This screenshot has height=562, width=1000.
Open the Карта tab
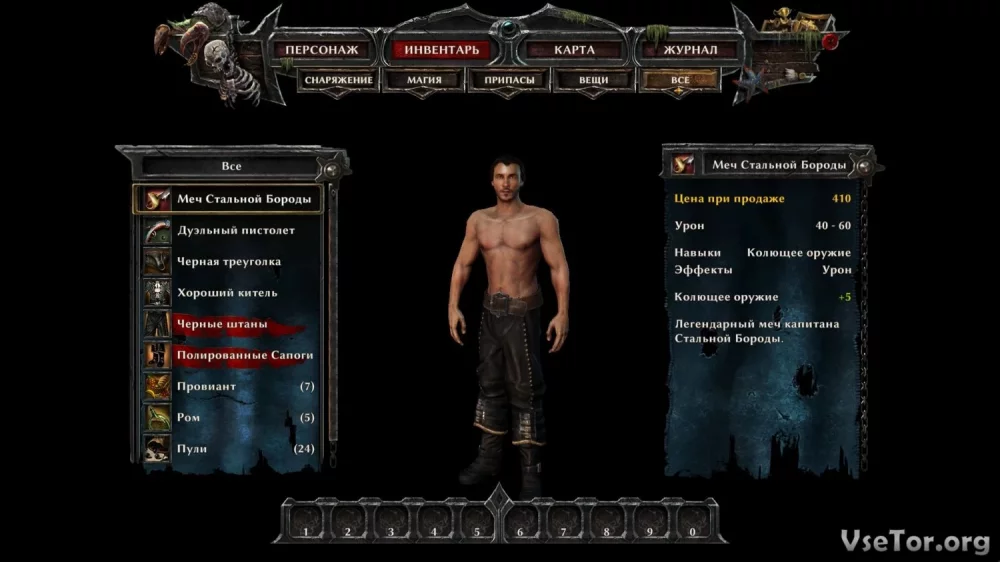[574, 49]
